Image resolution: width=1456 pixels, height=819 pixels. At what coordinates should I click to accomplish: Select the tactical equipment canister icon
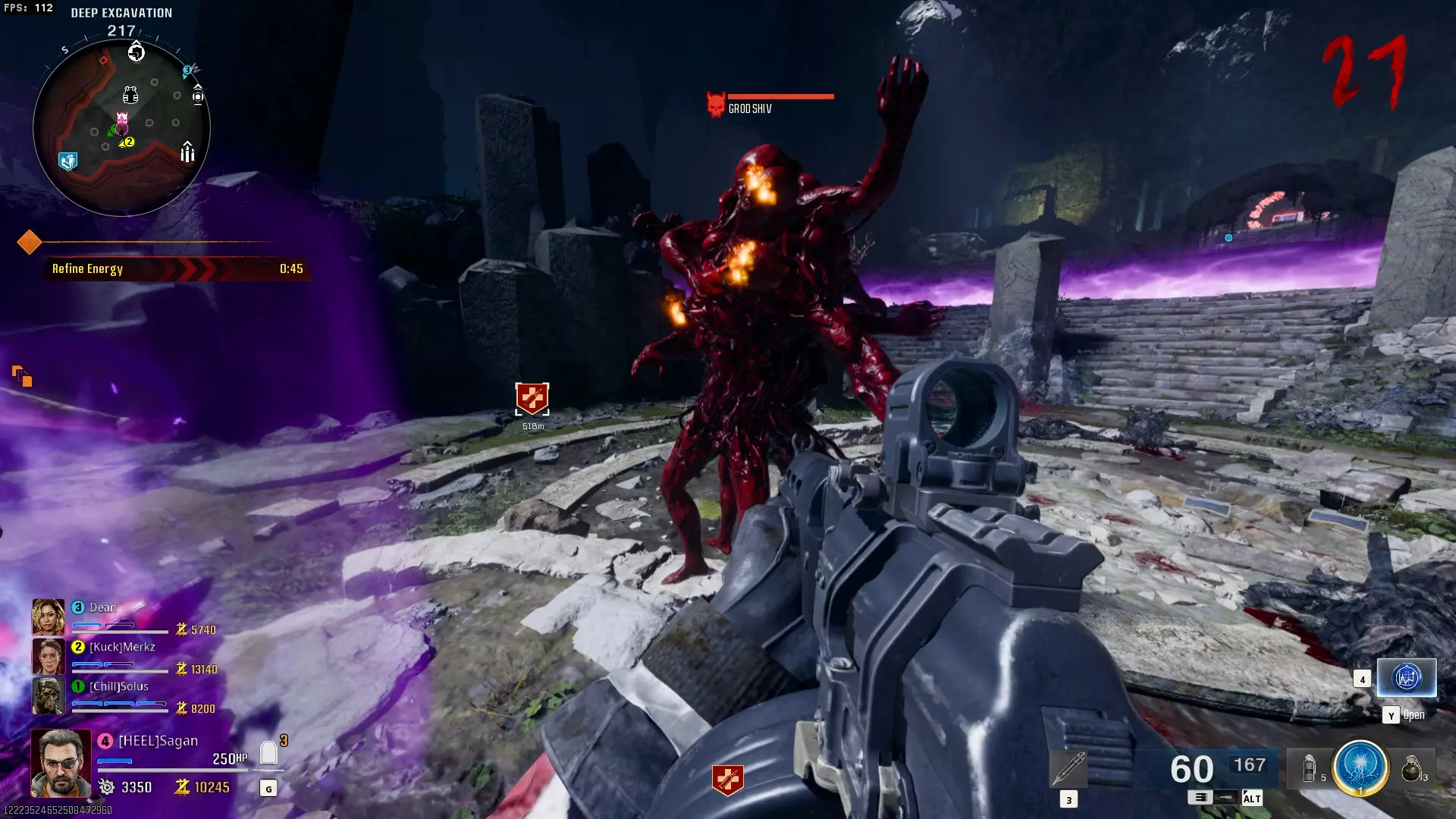[1309, 768]
